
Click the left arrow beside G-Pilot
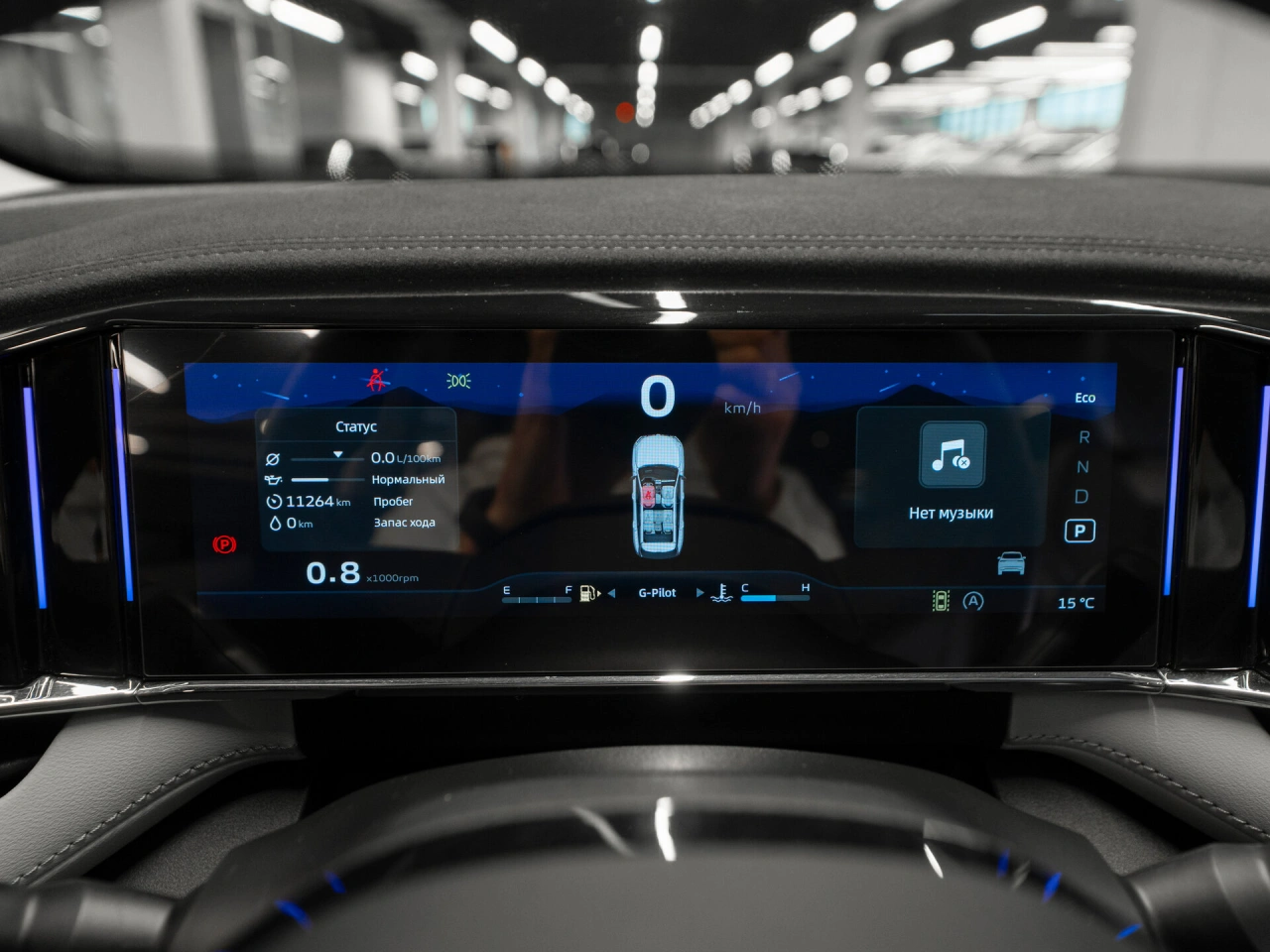611,593
